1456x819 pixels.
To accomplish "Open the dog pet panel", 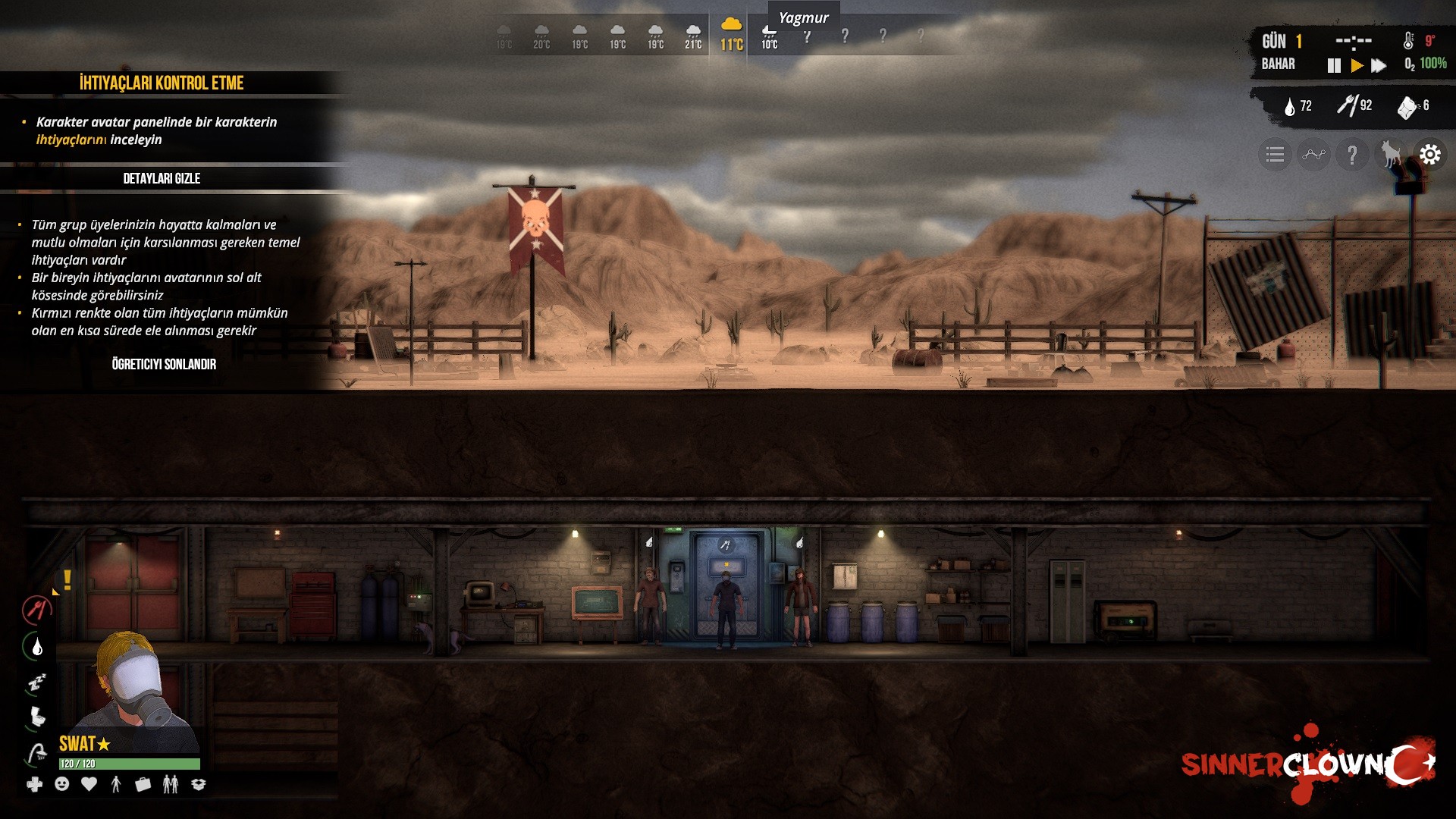I will [x=1391, y=155].
